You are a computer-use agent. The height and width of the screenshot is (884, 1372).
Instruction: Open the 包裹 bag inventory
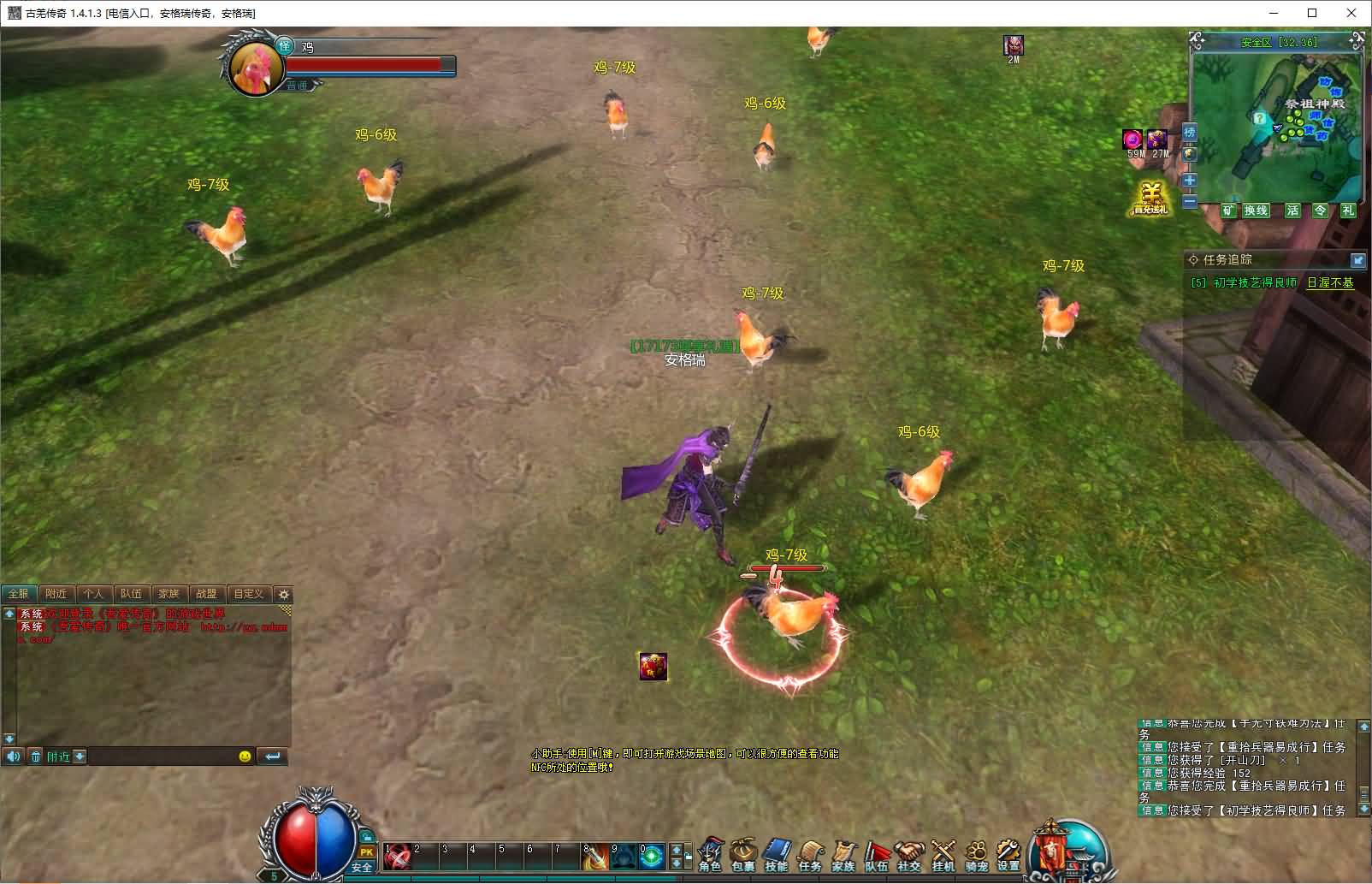[742, 854]
